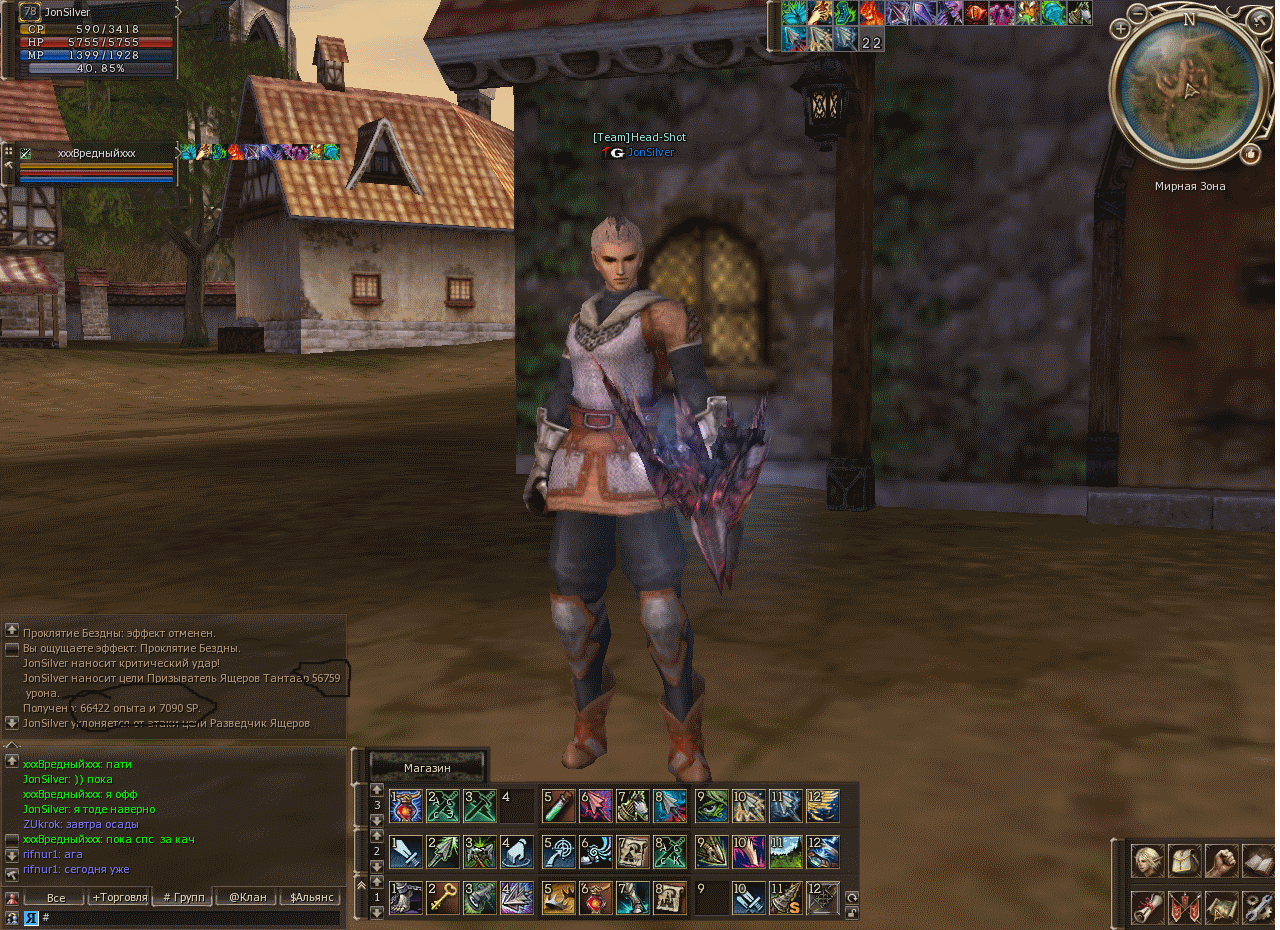Select the @Клан chat tab
This screenshot has width=1280, height=930.
click(x=247, y=897)
